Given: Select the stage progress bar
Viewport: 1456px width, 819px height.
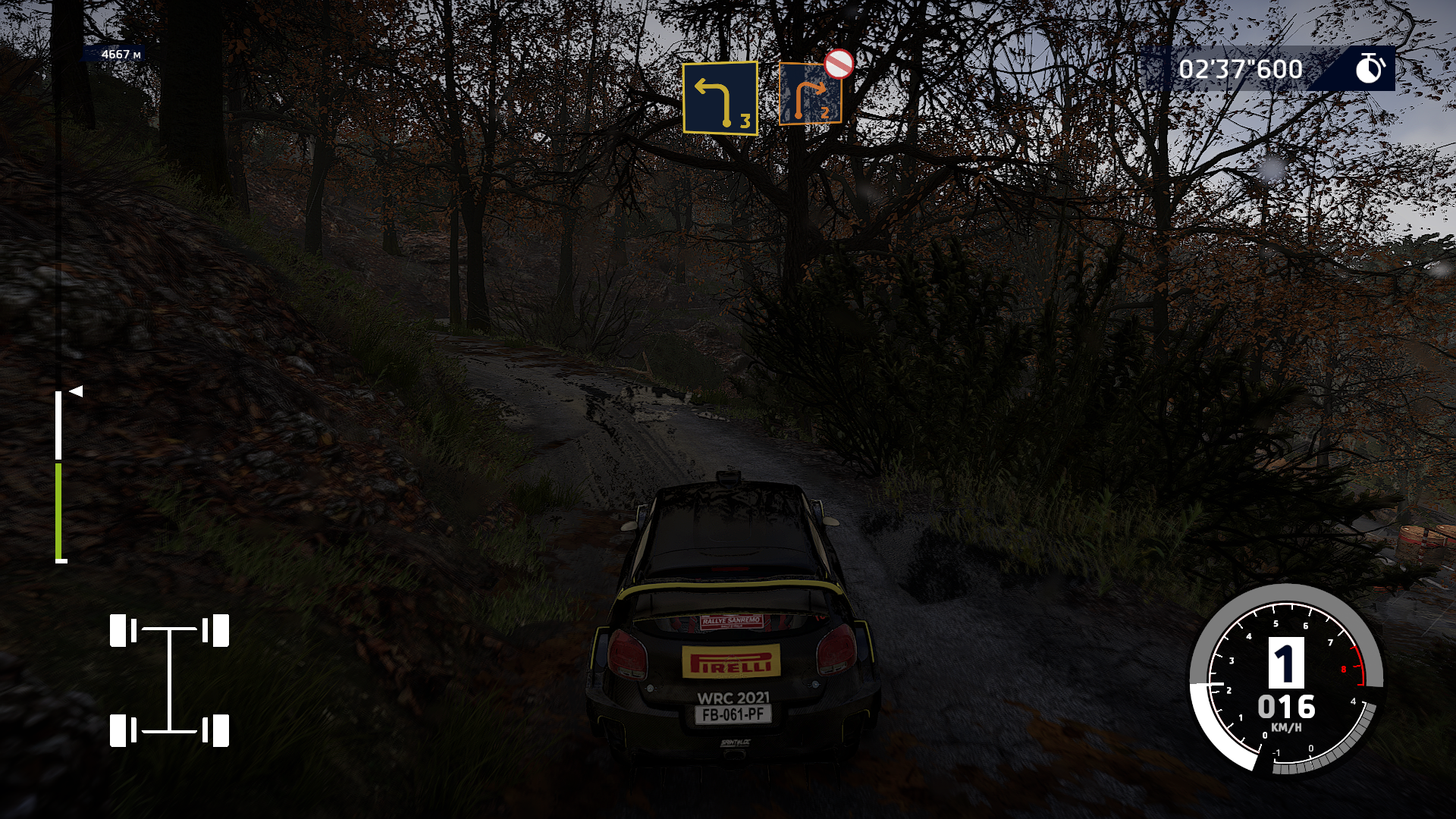Looking at the screenshot, I should click(60, 476).
